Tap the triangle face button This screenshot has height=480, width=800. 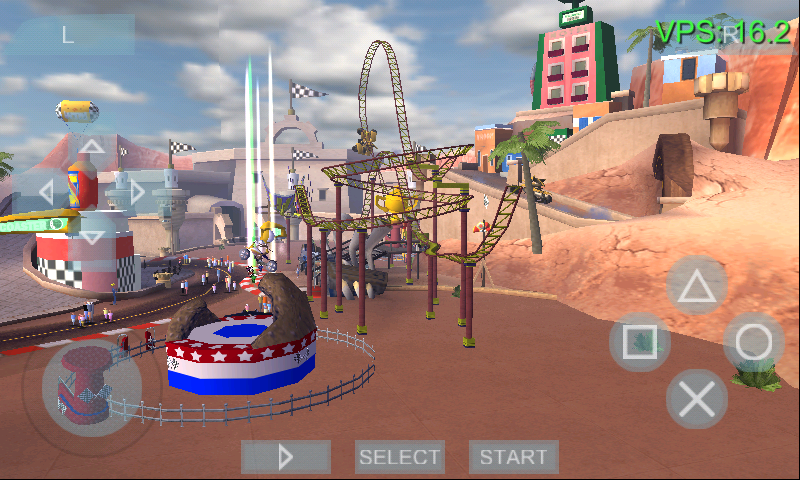697,287
